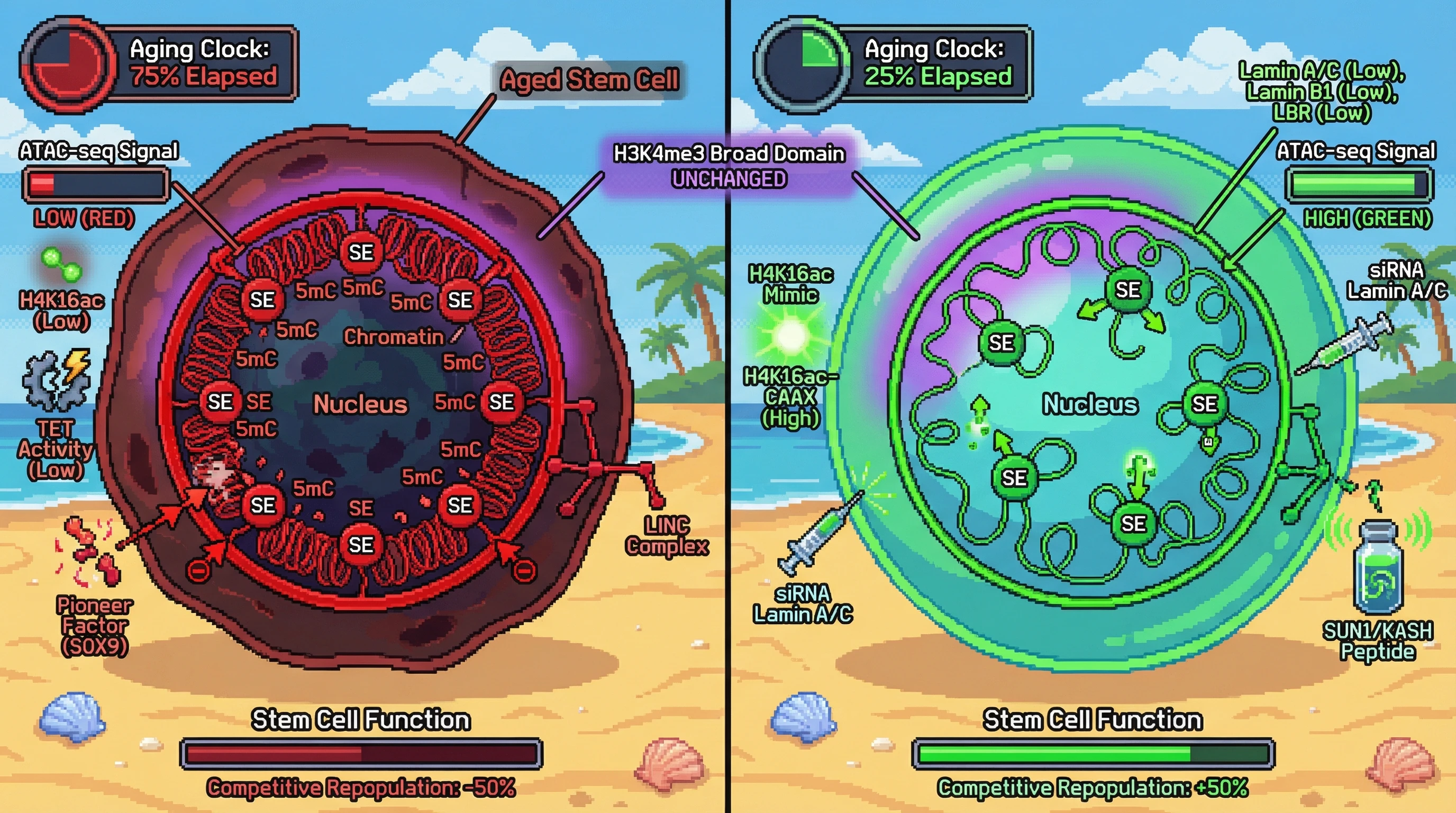1456x813 pixels.
Task: Click the Aged Stem Cell label tag
Action: 588,80
